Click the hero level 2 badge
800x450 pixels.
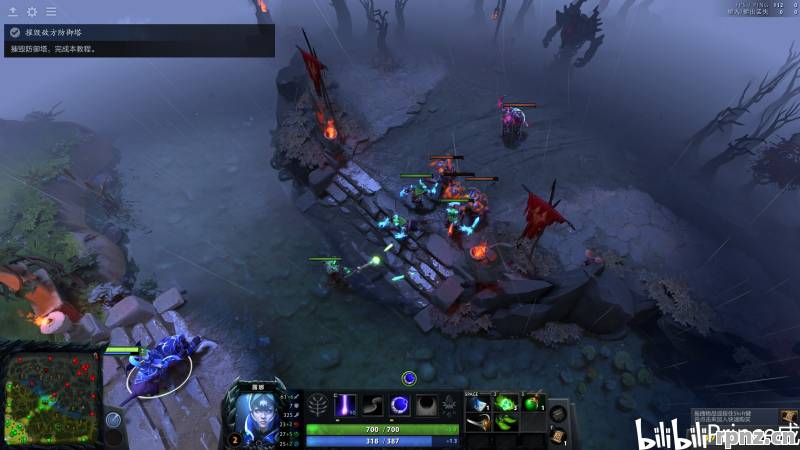235,439
